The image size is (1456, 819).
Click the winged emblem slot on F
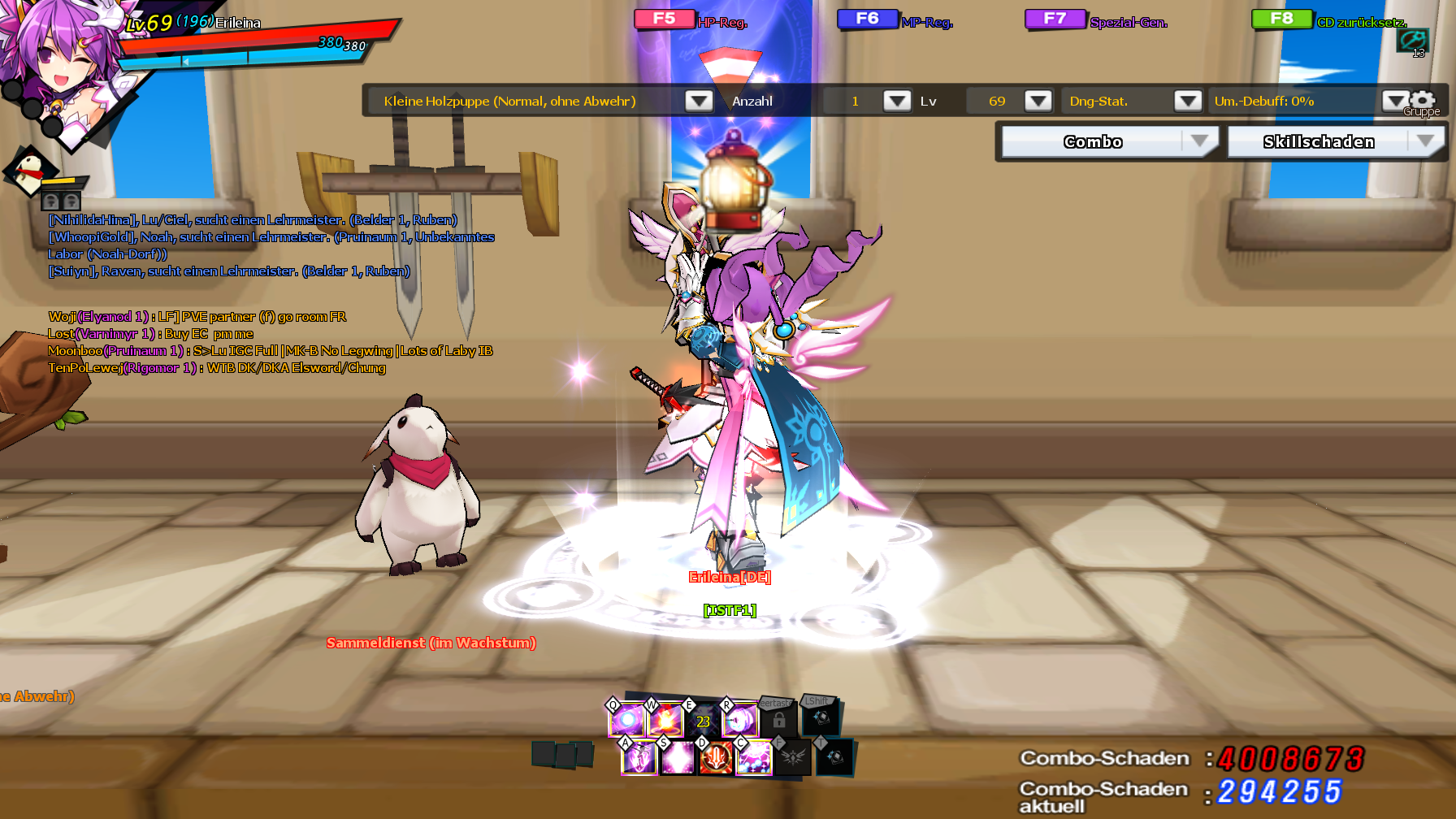click(x=792, y=758)
